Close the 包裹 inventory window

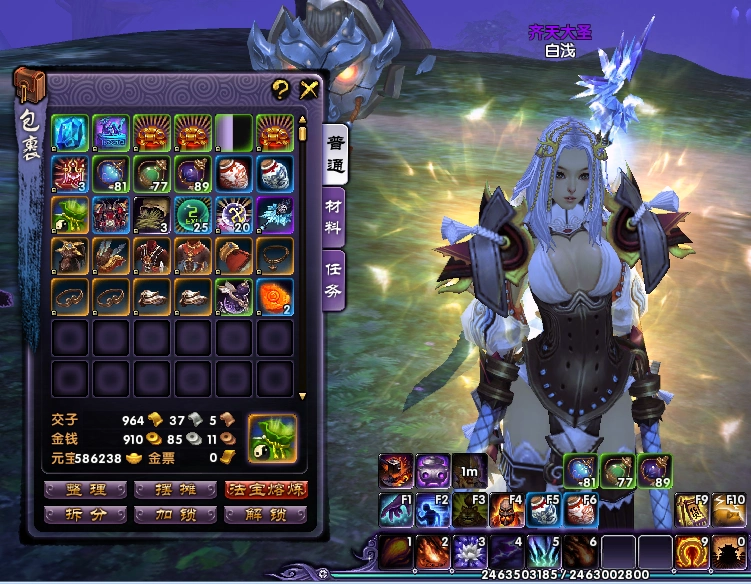pyautogui.click(x=308, y=89)
